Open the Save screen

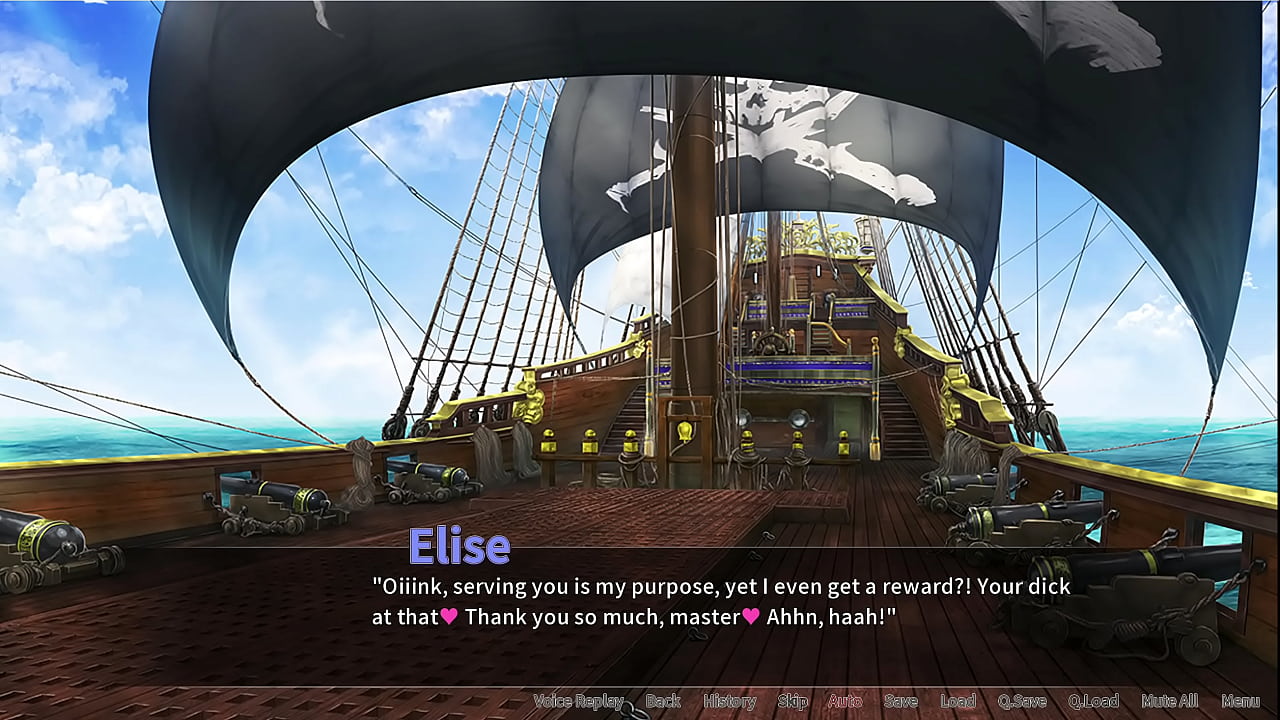[x=902, y=701]
